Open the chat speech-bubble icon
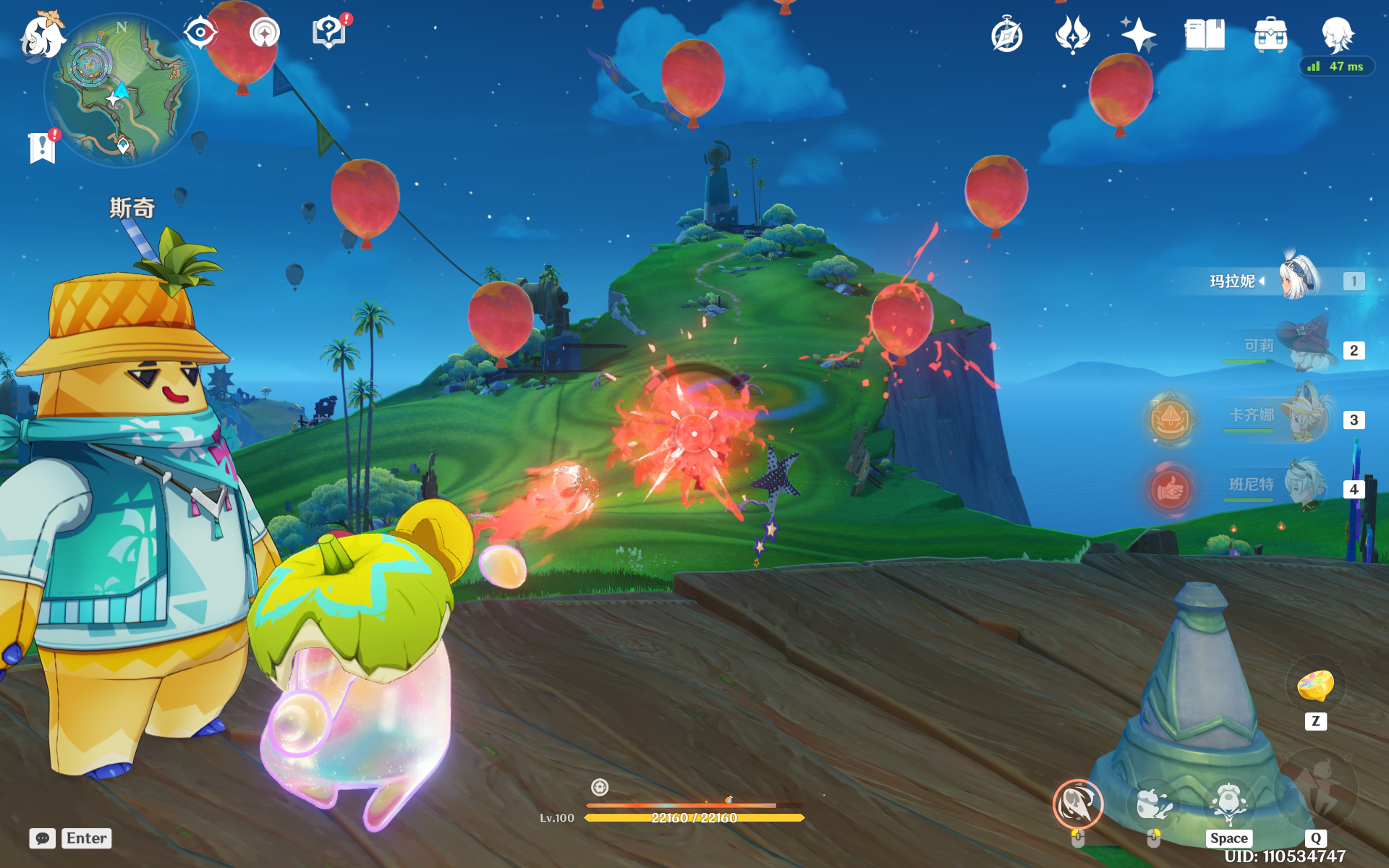The height and width of the screenshot is (868, 1389). click(42, 838)
